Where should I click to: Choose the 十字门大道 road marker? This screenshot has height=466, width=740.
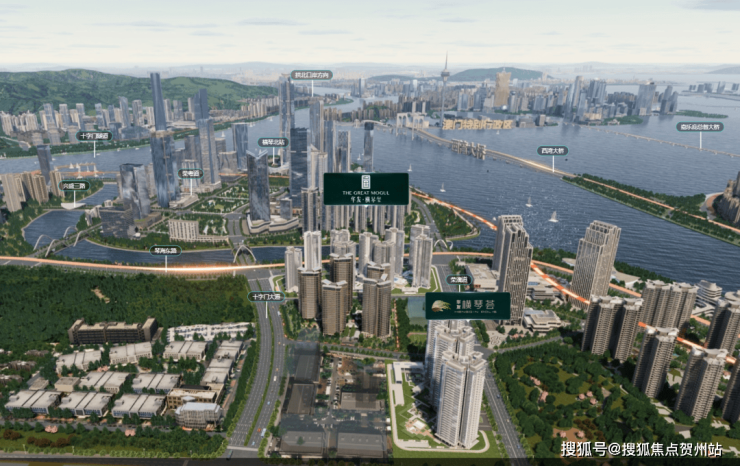267,296
